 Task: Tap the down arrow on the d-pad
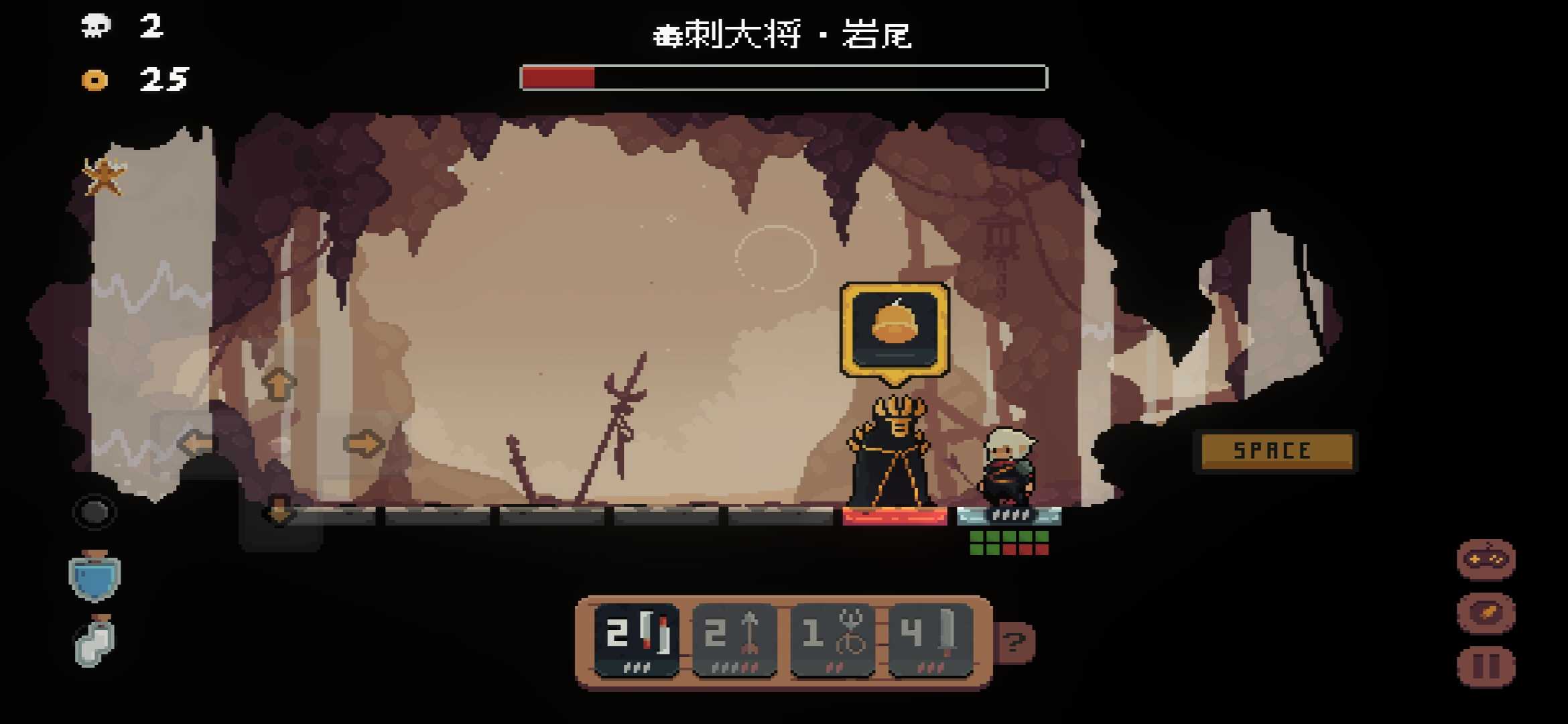pos(279,512)
